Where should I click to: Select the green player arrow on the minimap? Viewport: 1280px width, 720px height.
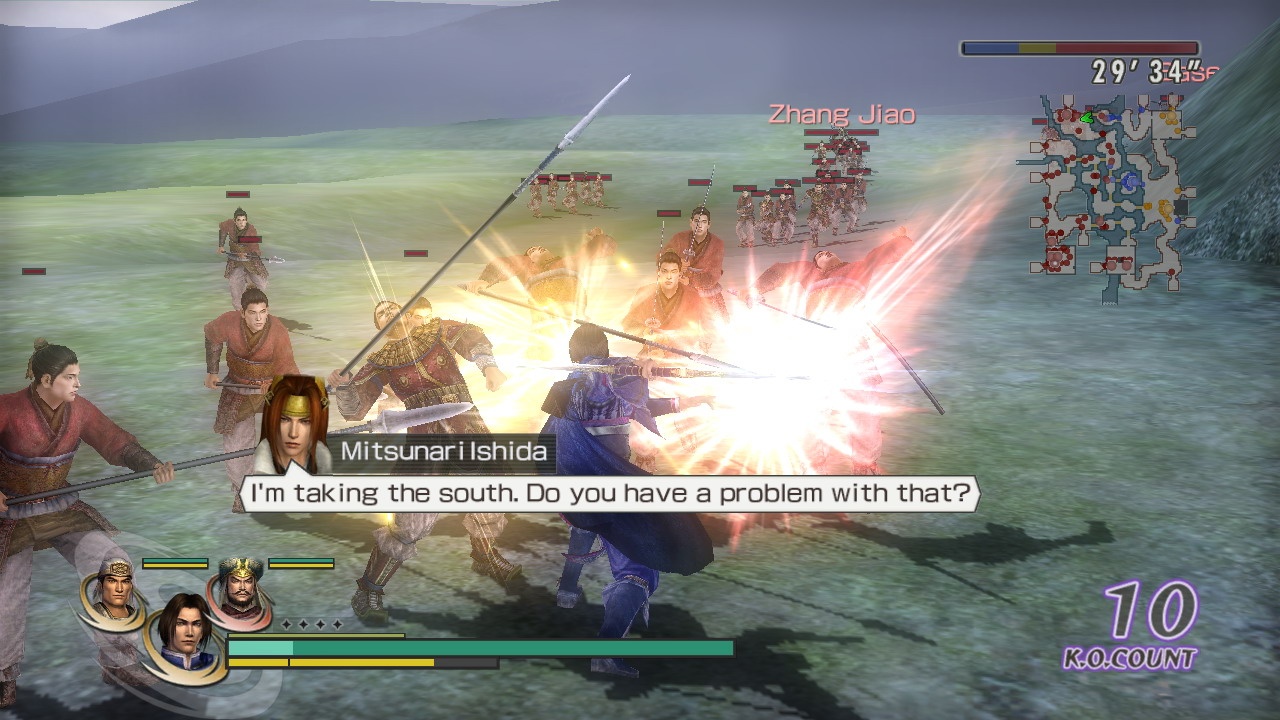pos(1086,118)
